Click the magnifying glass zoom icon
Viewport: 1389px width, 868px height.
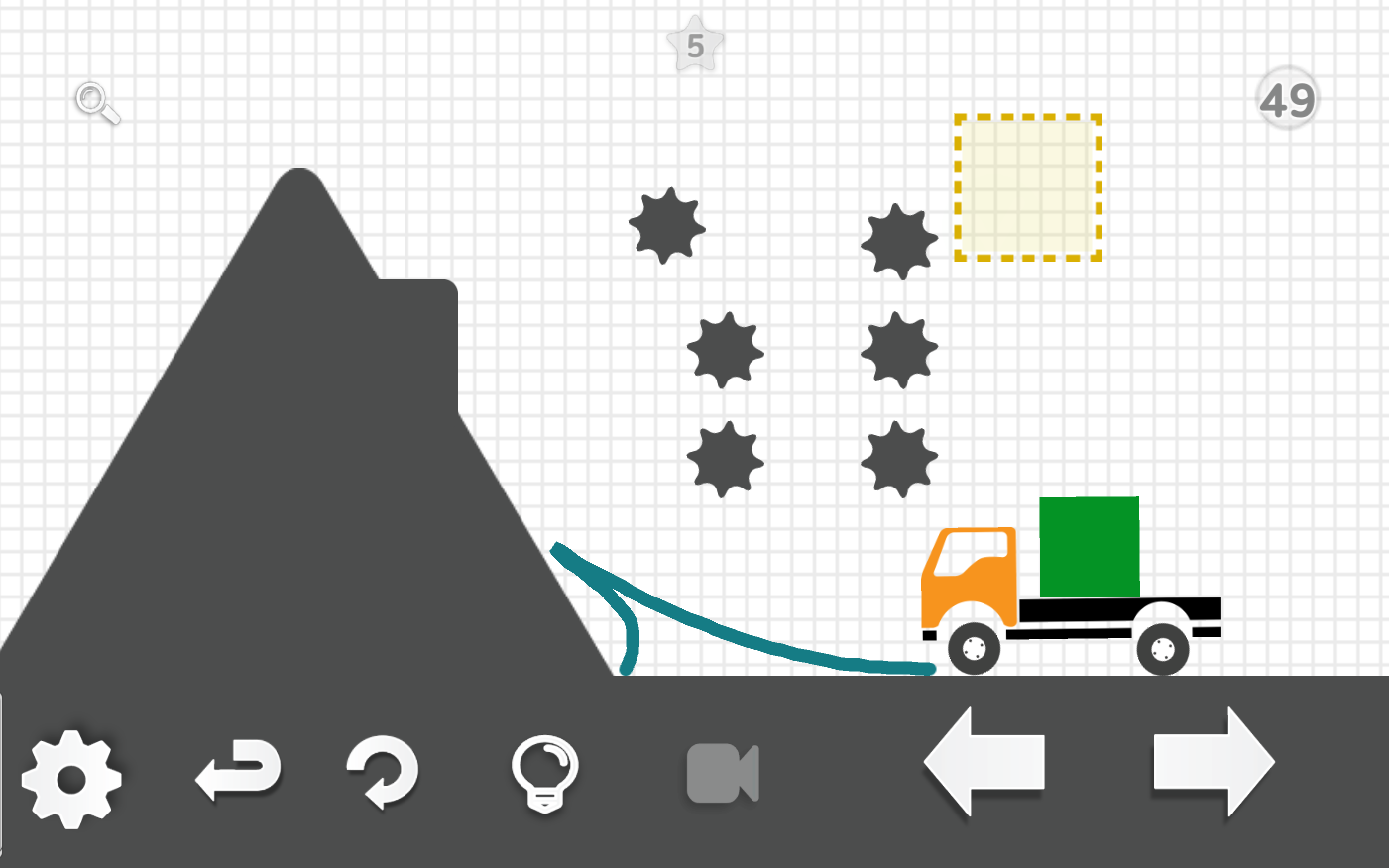[x=94, y=104]
